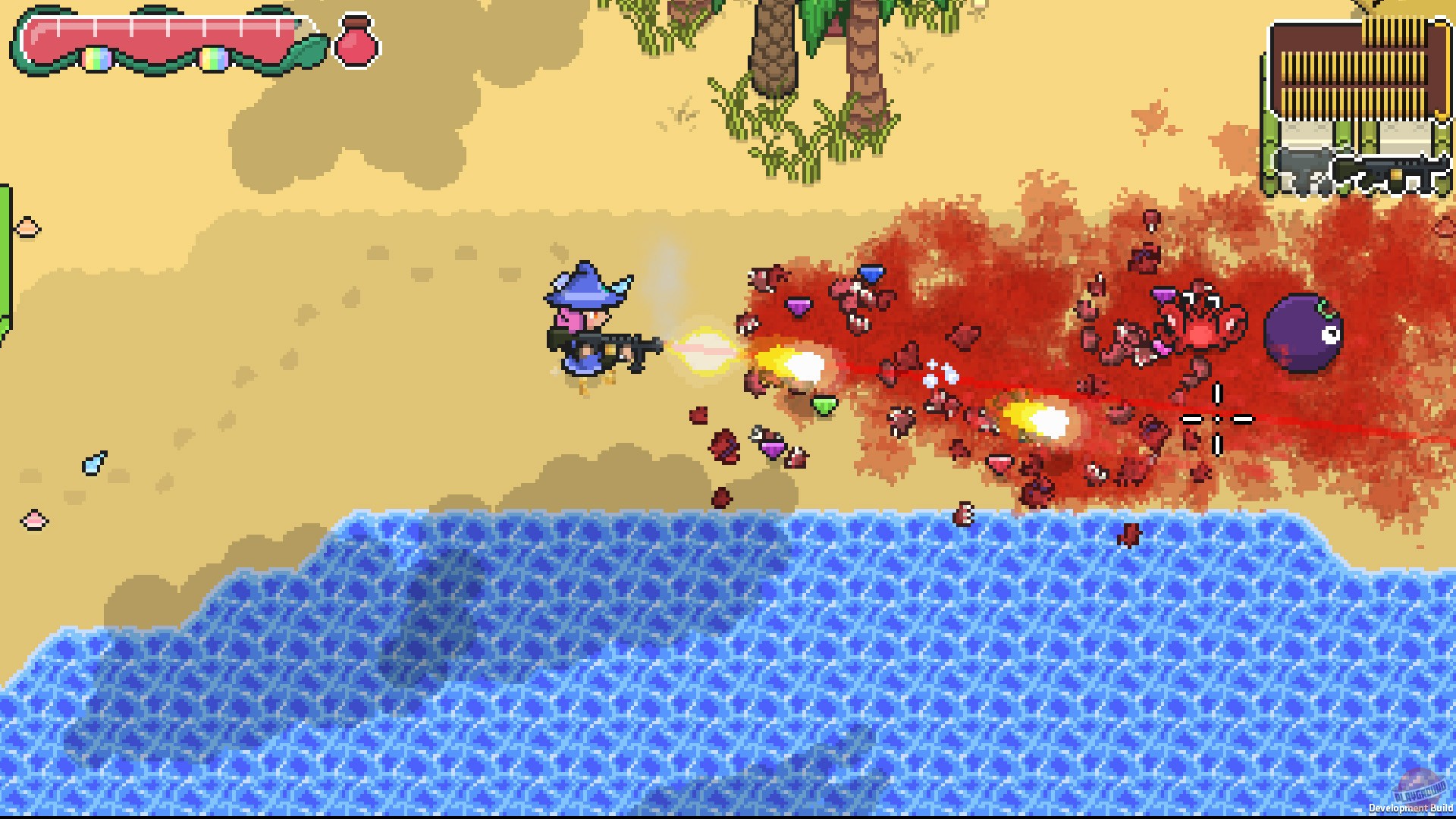
Task: Click the second rainbow orb on the health vine
Action: tap(215, 58)
